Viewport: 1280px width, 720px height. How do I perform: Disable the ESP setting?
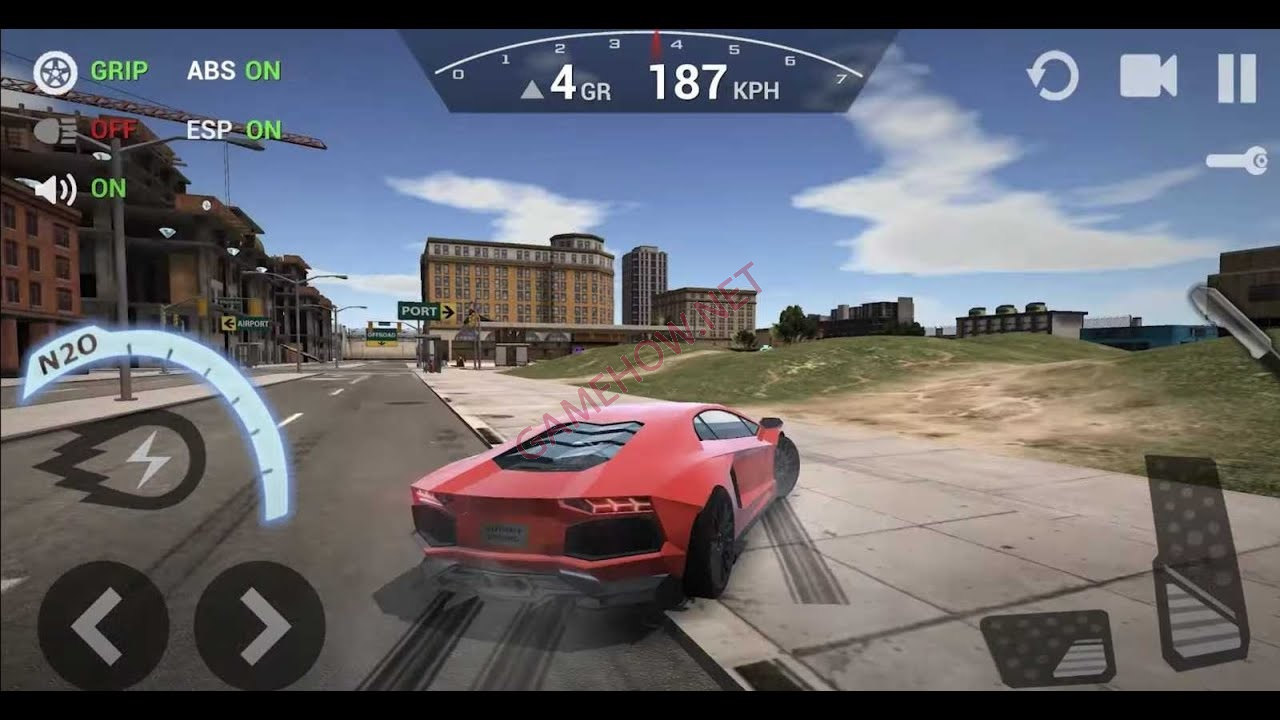pos(236,130)
